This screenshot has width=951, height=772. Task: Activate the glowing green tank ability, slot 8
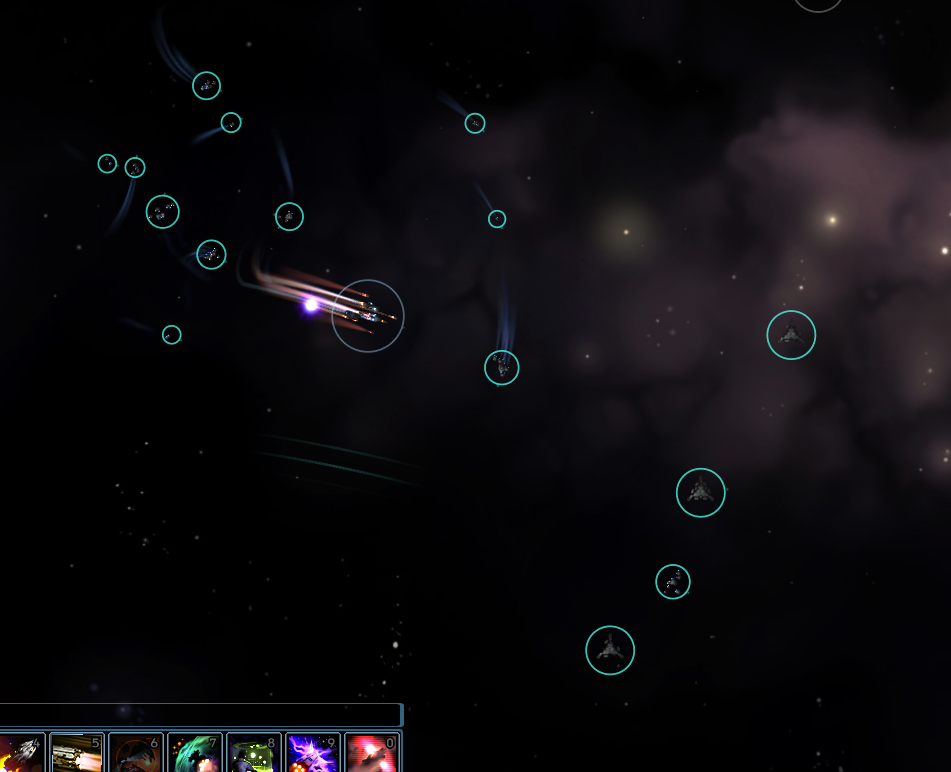253,753
